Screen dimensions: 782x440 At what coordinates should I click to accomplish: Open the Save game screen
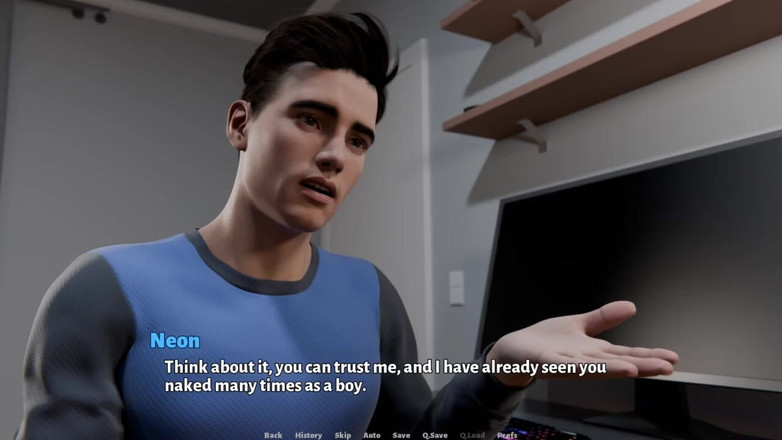[x=401, y=435]
